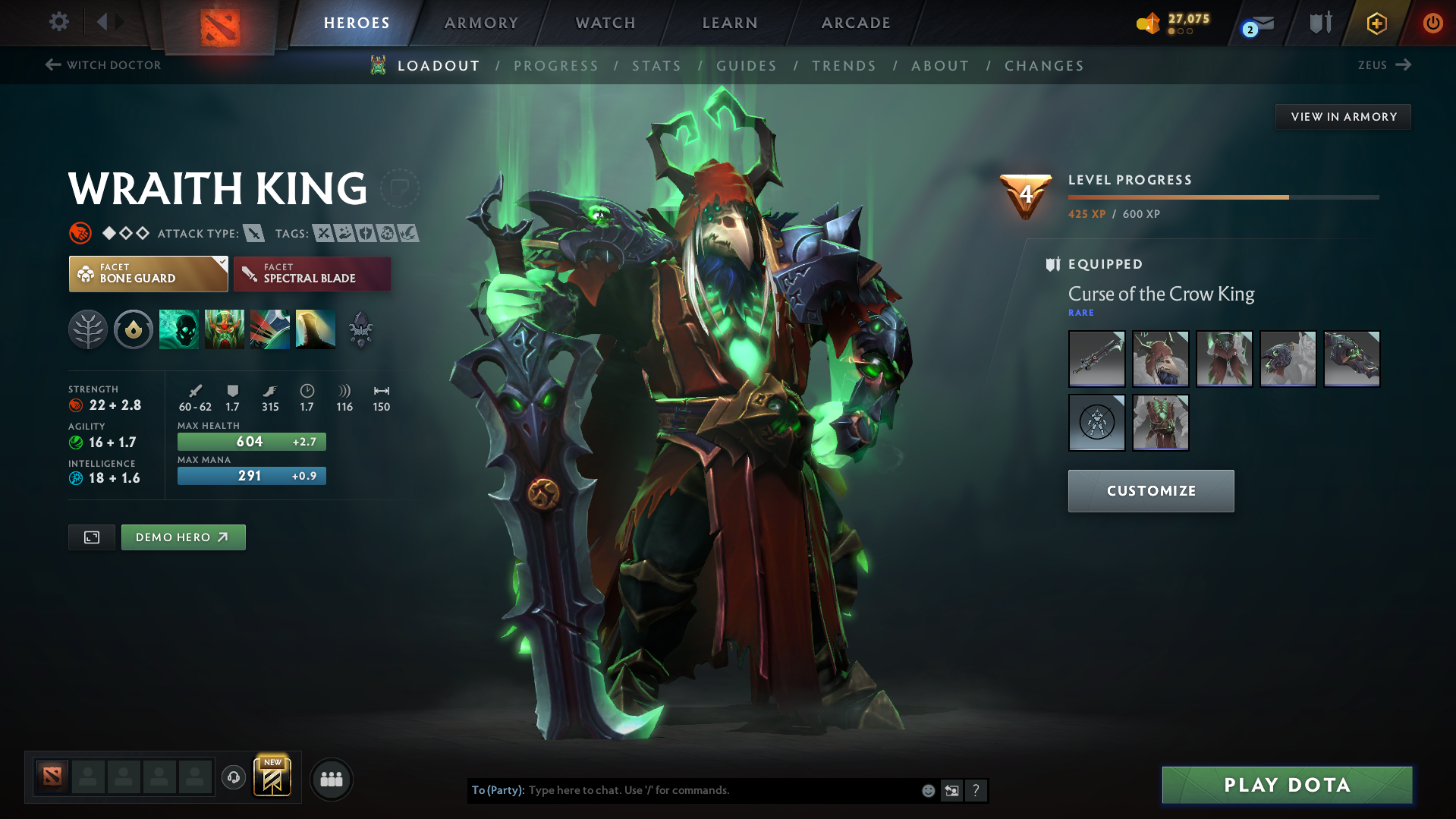Click the CUSTOMIZE button
This screenshot has height=819, width=1456.
[x=1150, y=490]
